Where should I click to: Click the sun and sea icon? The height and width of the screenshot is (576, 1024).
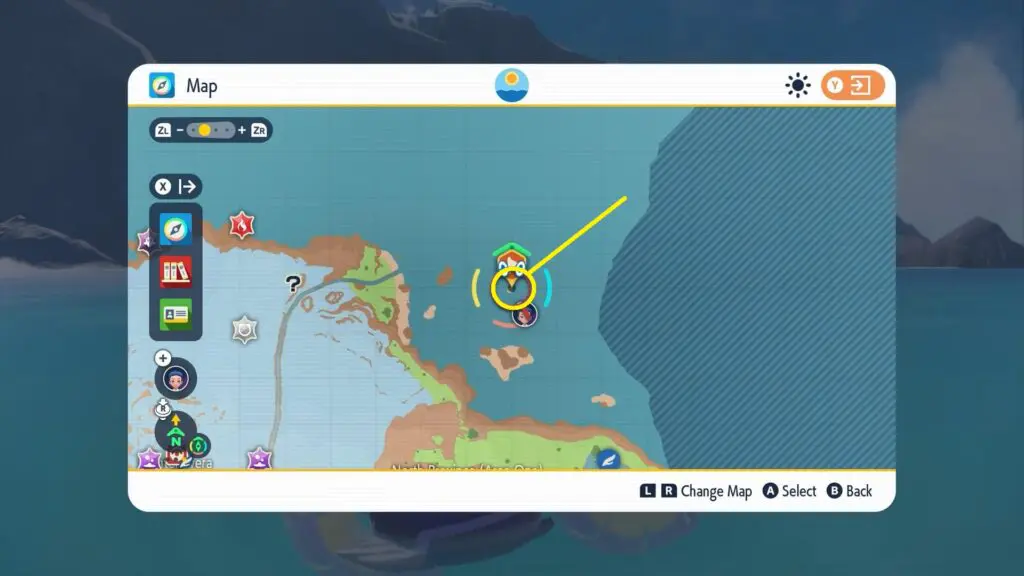pos(512,86)
